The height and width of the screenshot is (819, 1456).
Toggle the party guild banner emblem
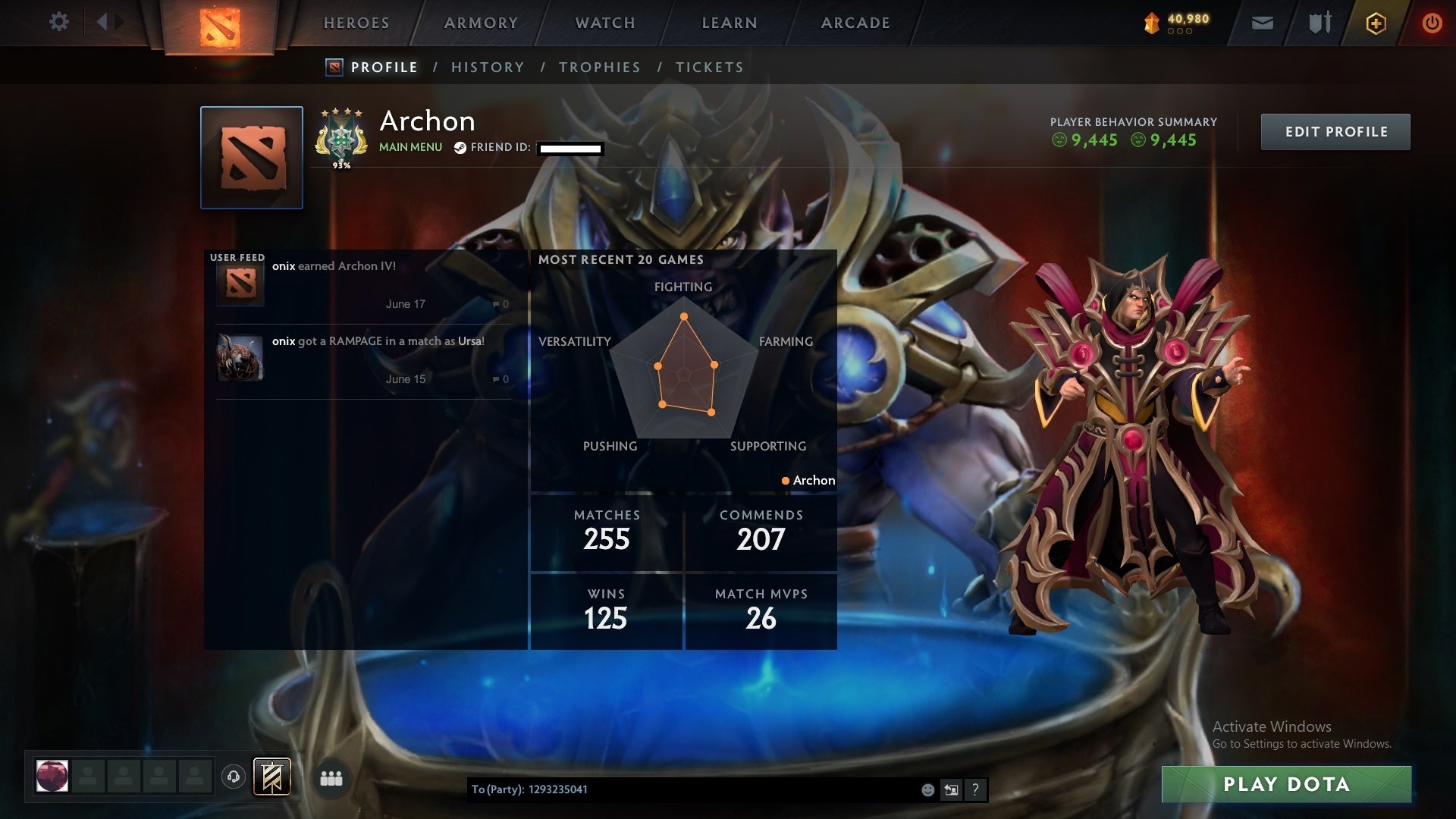273,777
